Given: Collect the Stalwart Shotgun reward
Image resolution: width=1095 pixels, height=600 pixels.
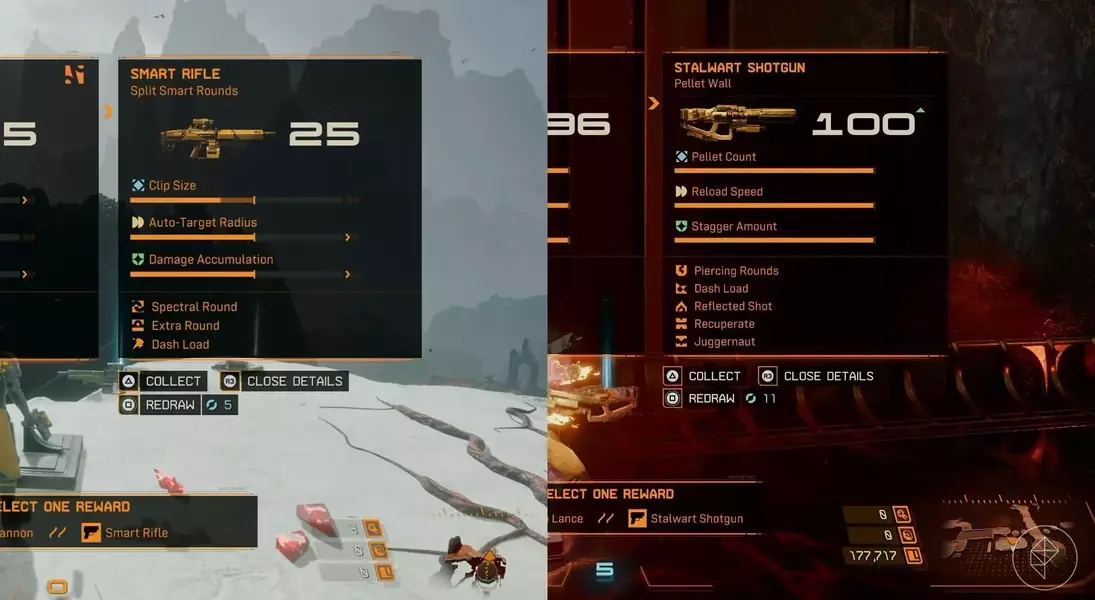Looking at the screenshot, I should 702,376.
